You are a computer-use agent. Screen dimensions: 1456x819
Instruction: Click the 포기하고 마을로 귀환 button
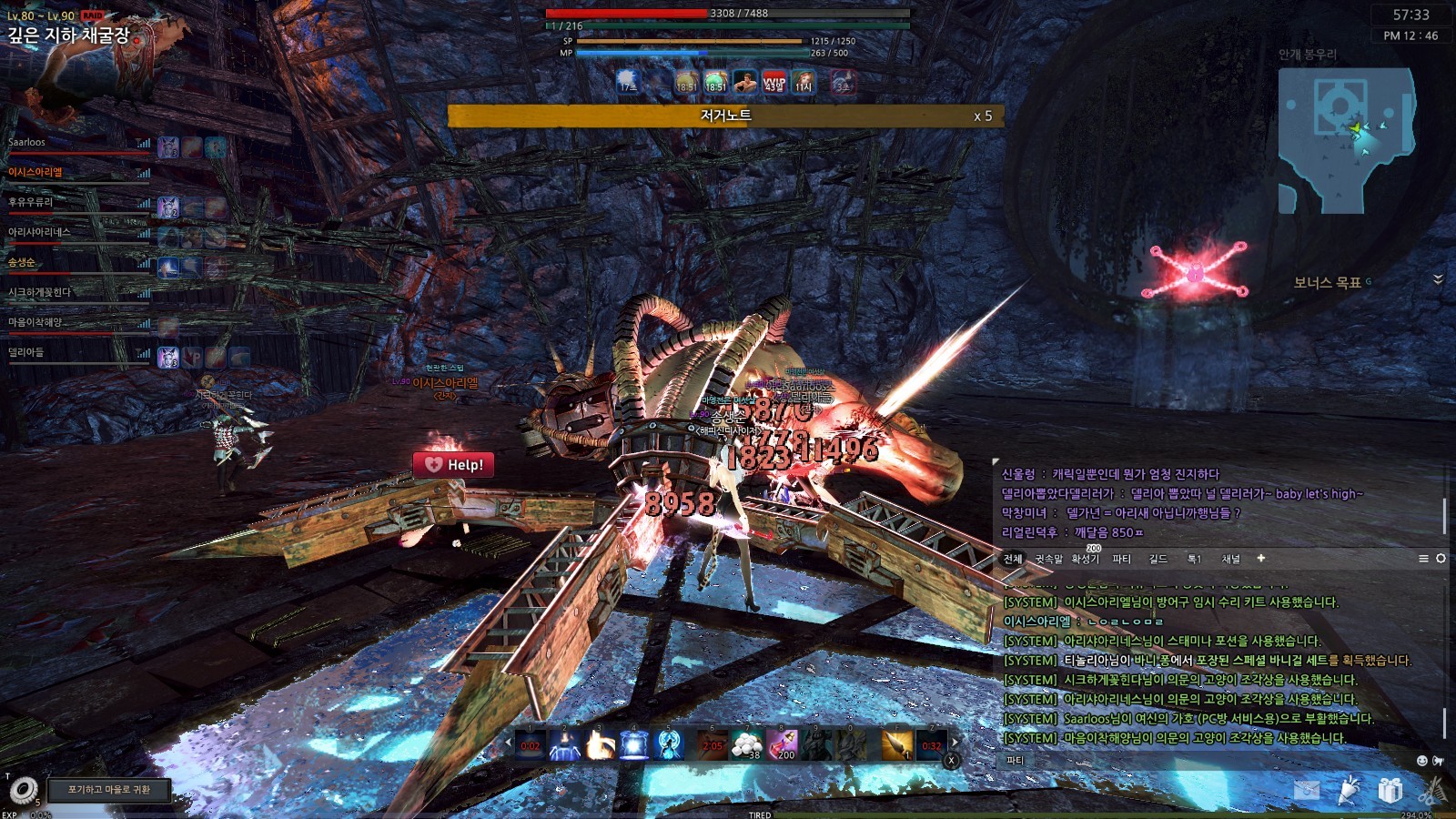click(x=109, y=790)
